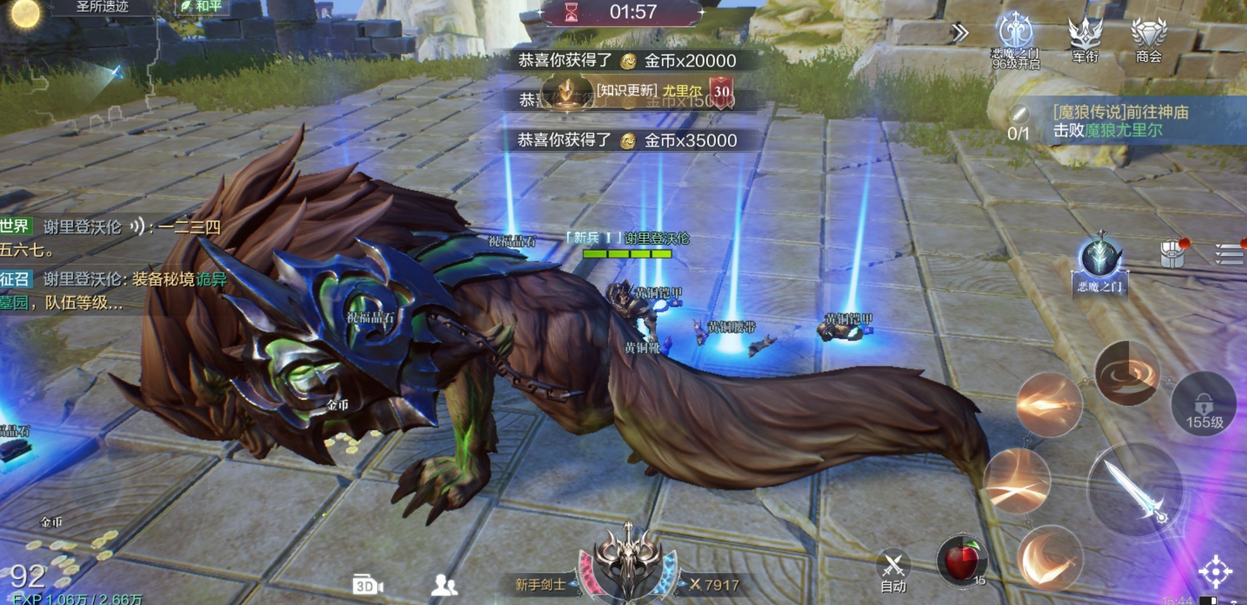Activate the swirling vortex skill

pyautogui.click(x=1126, y=374)
